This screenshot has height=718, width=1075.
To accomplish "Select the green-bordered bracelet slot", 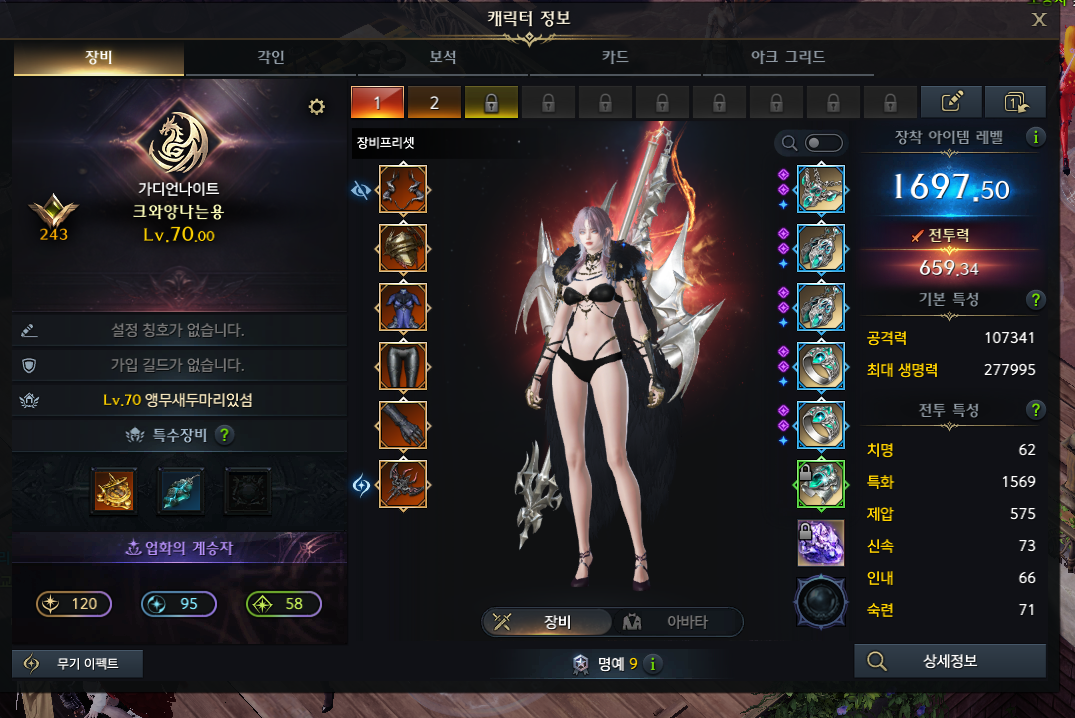I will coord(821,484).
